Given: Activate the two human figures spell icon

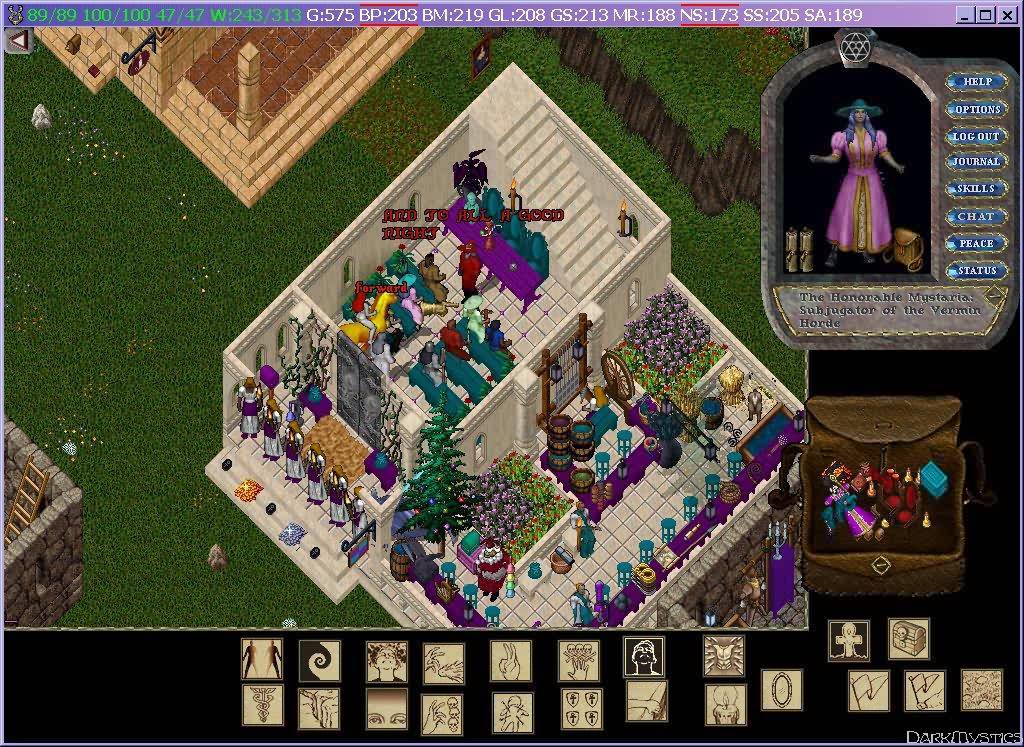Looking at the screenshot, I should (262, 660).
